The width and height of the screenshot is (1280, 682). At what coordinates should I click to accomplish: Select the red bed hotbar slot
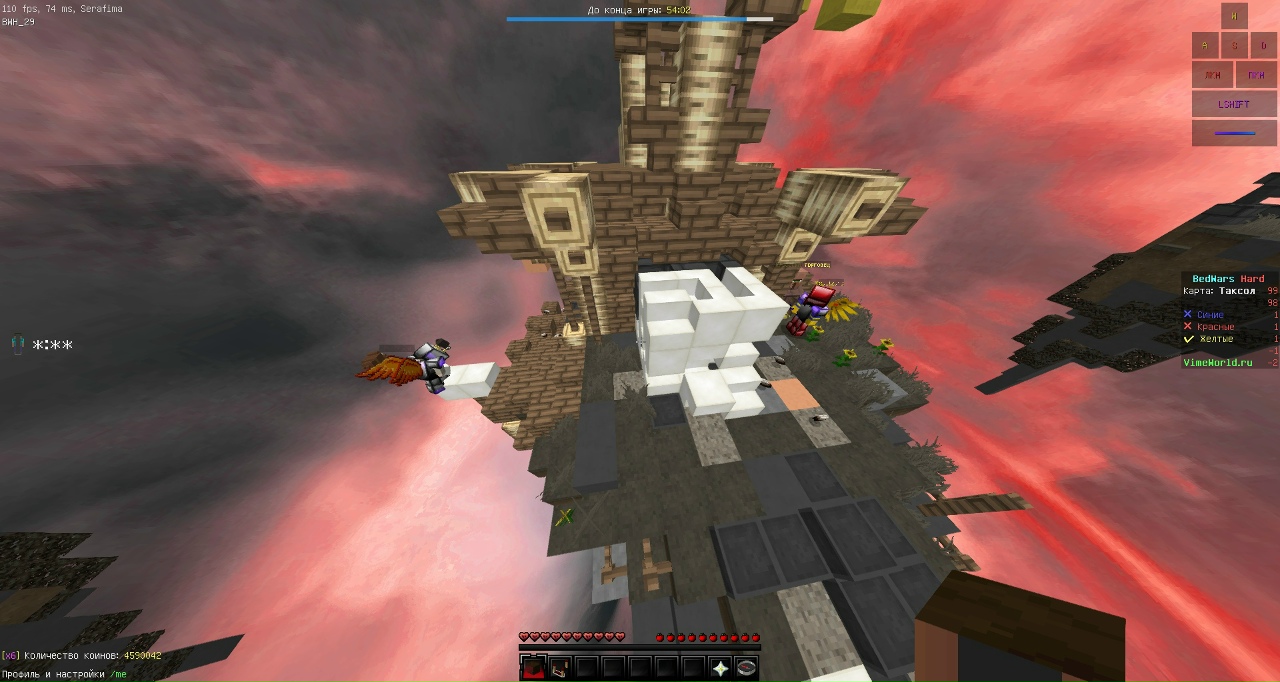559,667
